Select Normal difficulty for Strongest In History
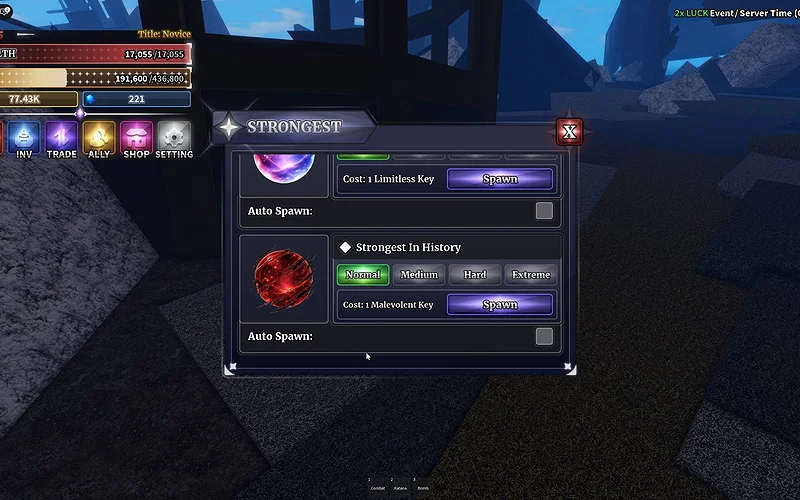The width and height of the screenshot is (800, 500). pos(363,274)
